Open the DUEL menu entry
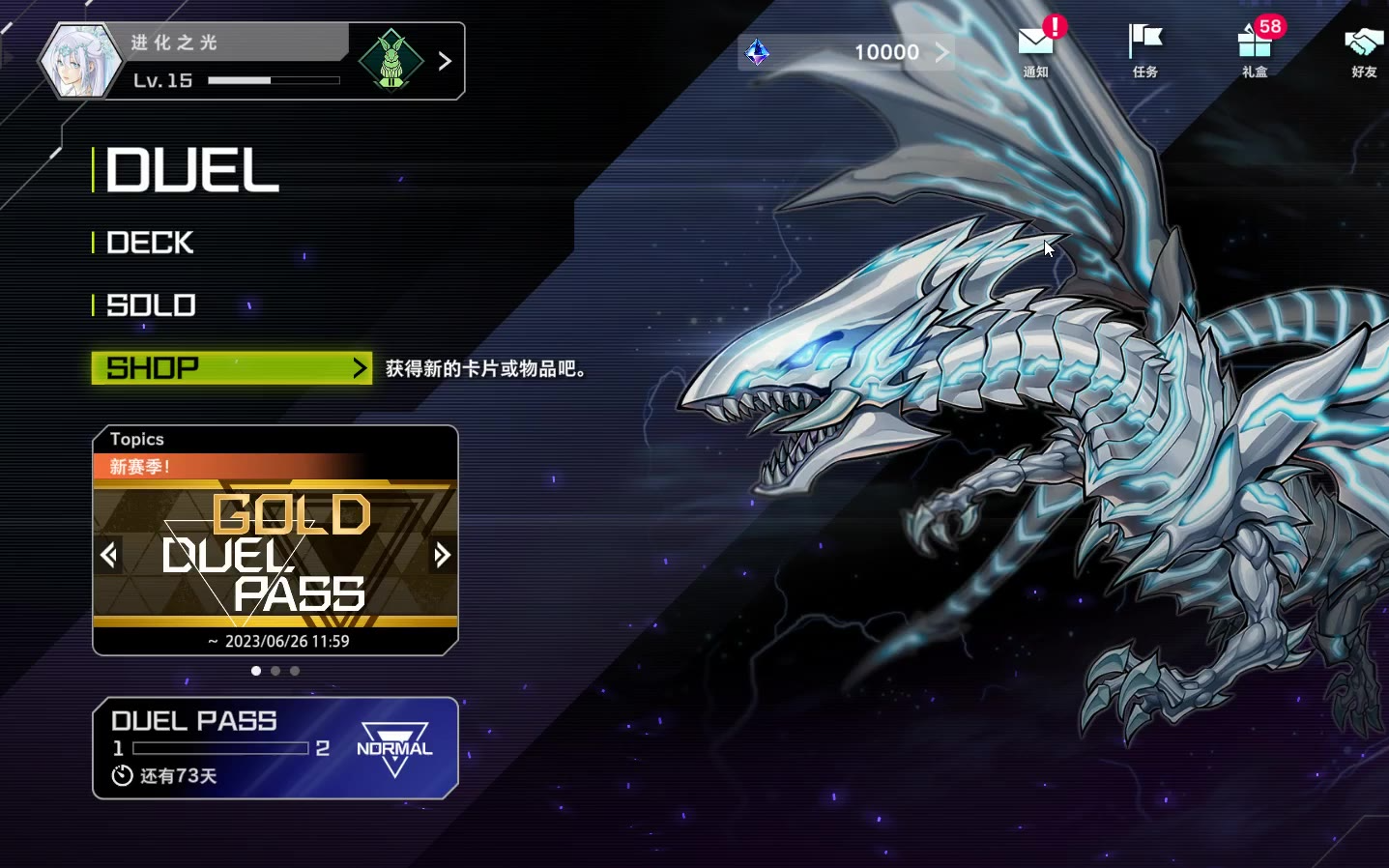This screenshot has height=868, width=1389. point(192,171)
